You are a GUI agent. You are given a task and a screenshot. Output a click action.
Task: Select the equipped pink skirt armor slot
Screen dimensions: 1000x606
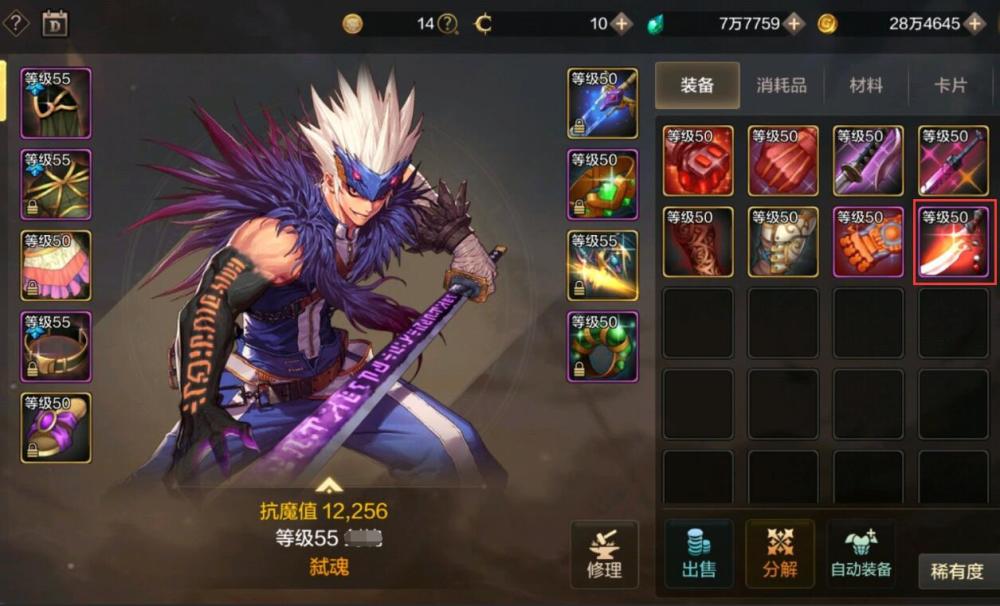(x=56, y=265)
